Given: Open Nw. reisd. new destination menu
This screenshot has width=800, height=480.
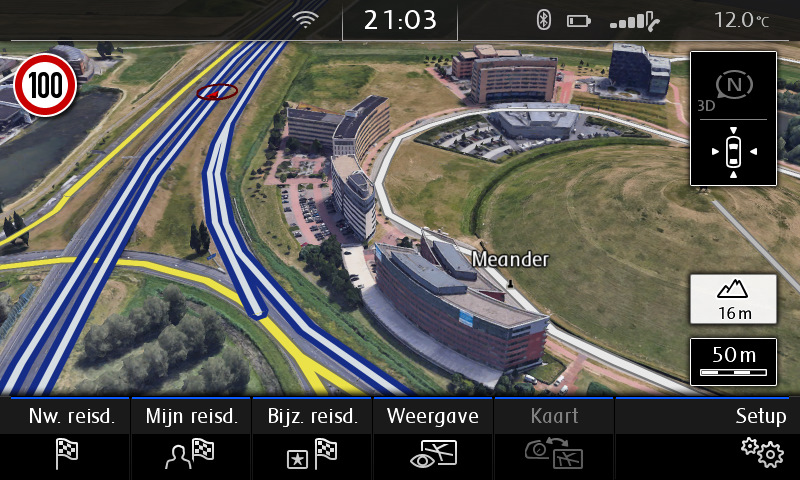Looking at the screenshot, I should (x=66, y=437).
